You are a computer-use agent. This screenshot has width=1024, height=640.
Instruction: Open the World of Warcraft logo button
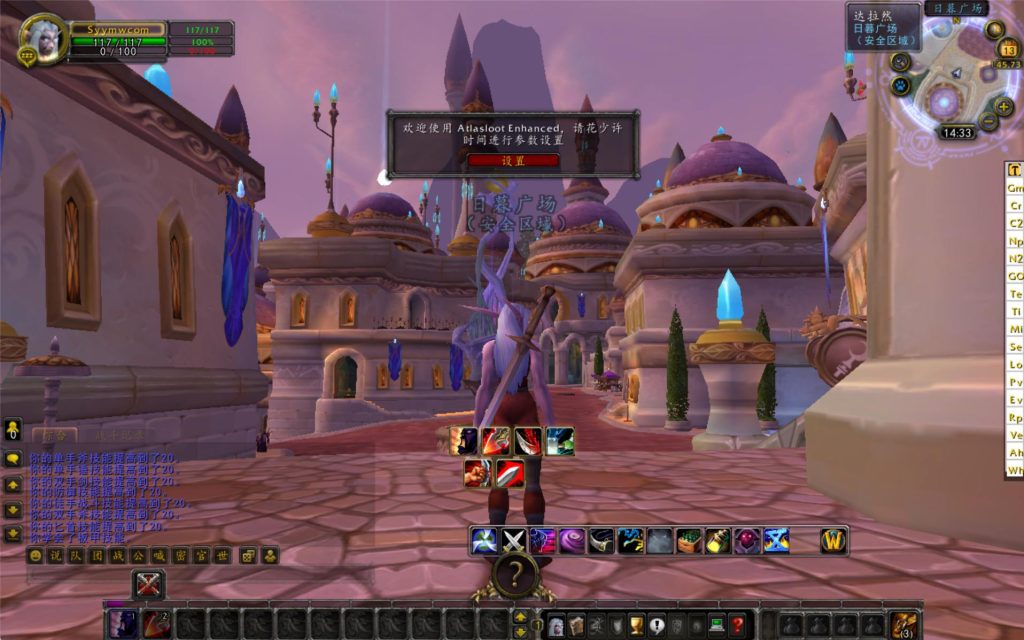[834, 541]
